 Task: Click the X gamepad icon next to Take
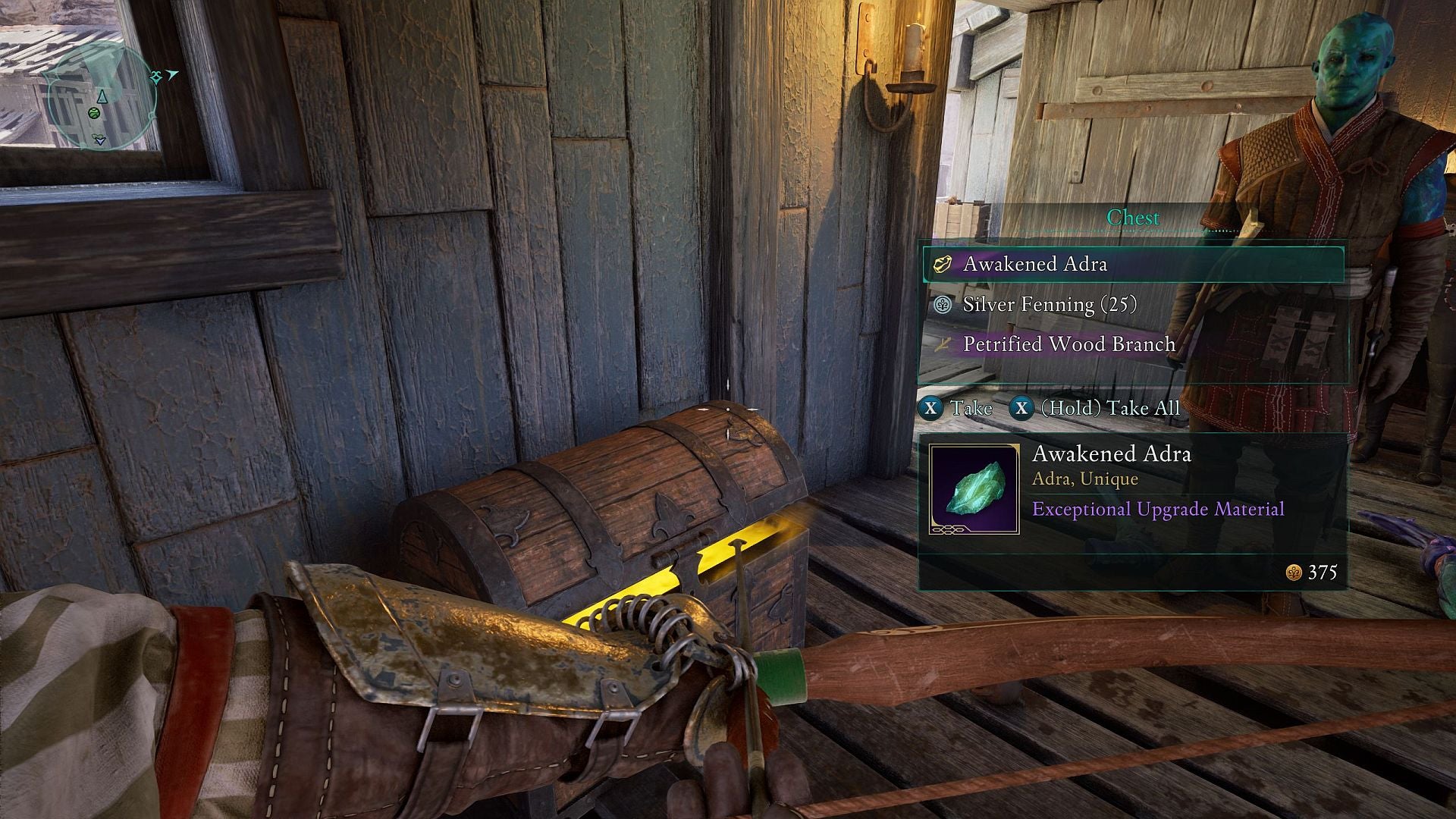pyautogui.click(x=931, y=407)
